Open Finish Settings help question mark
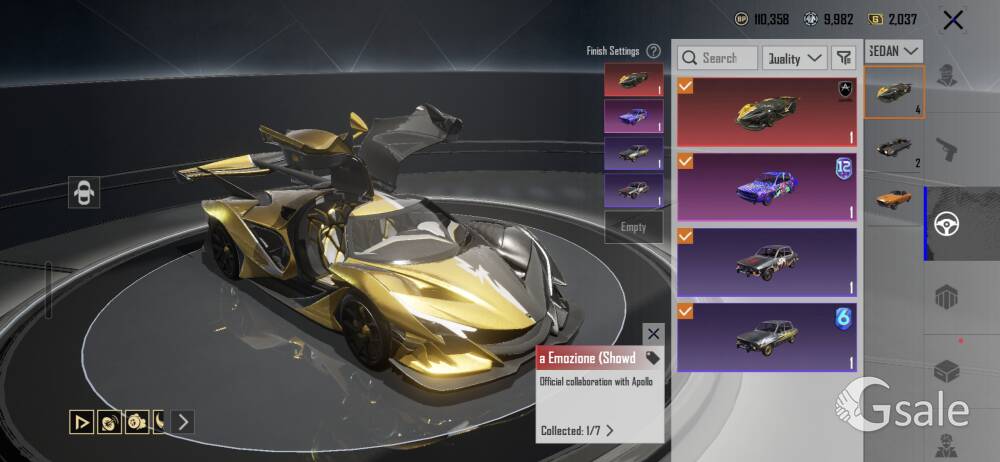The image size is (1000, 462). tap(653, 51)
